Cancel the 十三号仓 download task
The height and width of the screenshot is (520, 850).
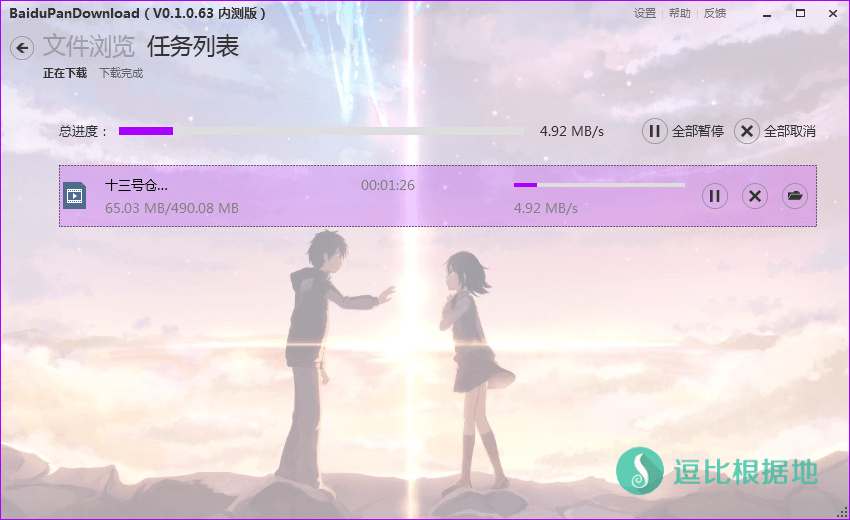coord(755,196)
